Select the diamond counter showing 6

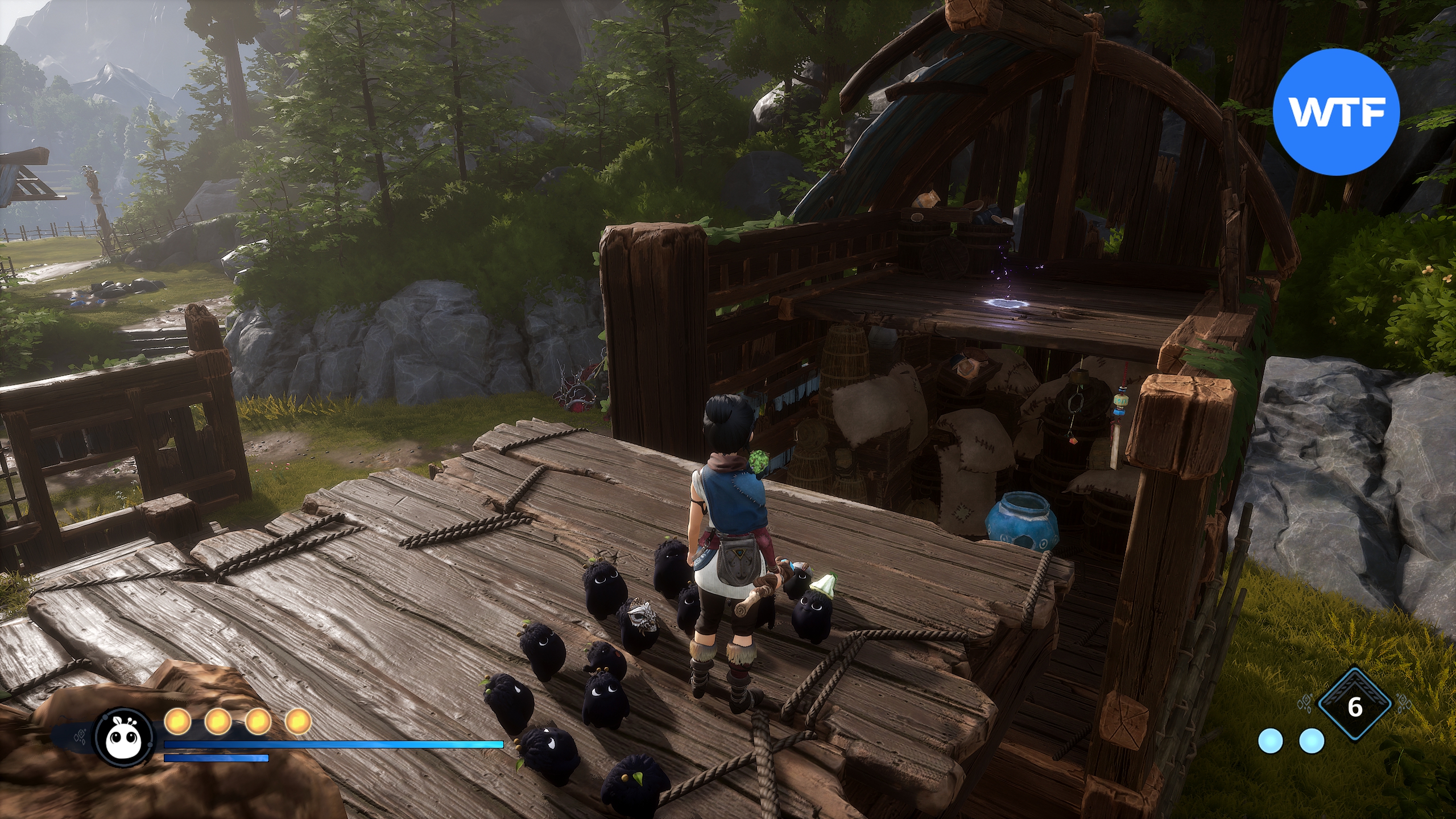click(x=1355, y=708)
